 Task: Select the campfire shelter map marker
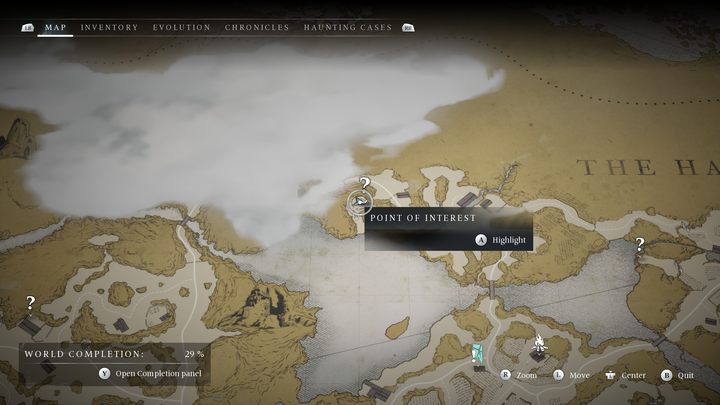tap(539, 347)
